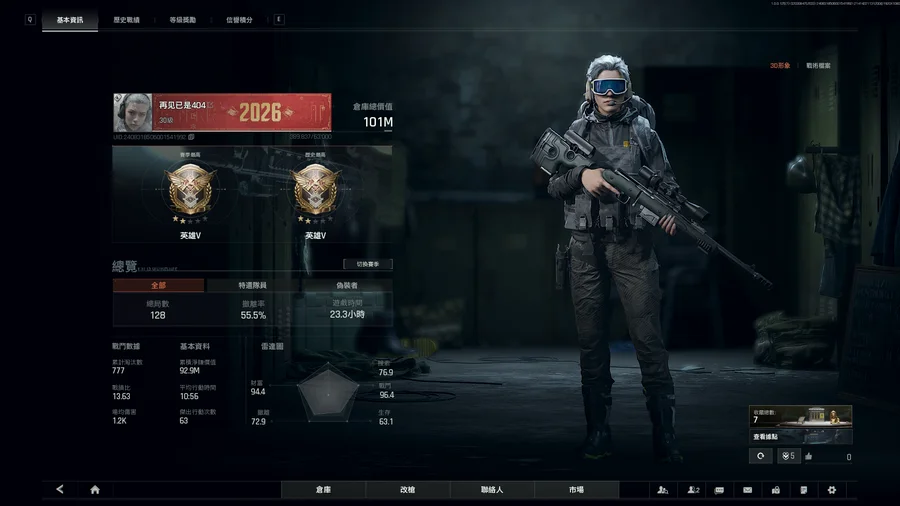900x506 pixels.
Task: Open the 信譽積分 reputation score tab
Action: (x=239, y=20)
